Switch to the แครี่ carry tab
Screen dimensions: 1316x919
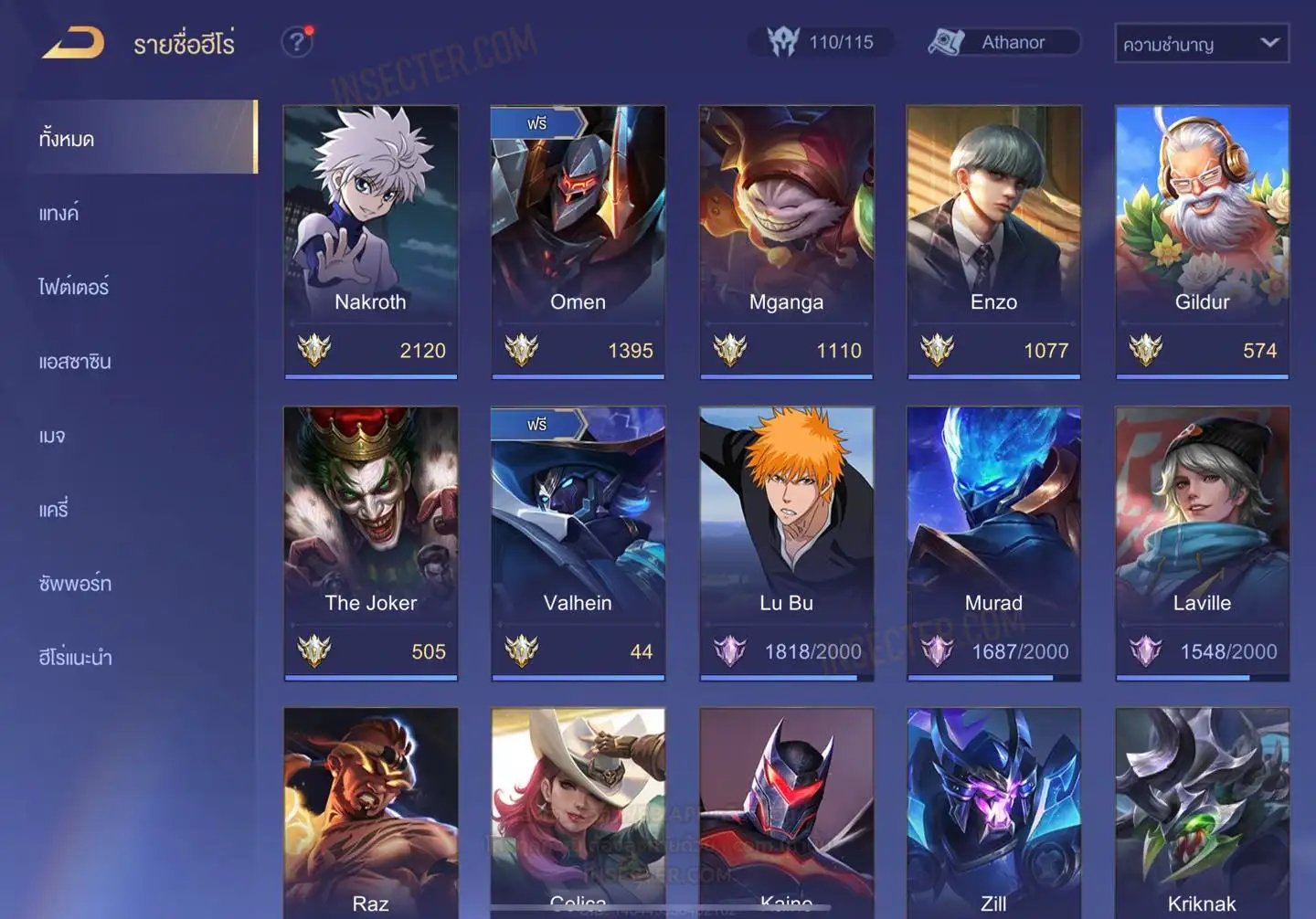54,510
